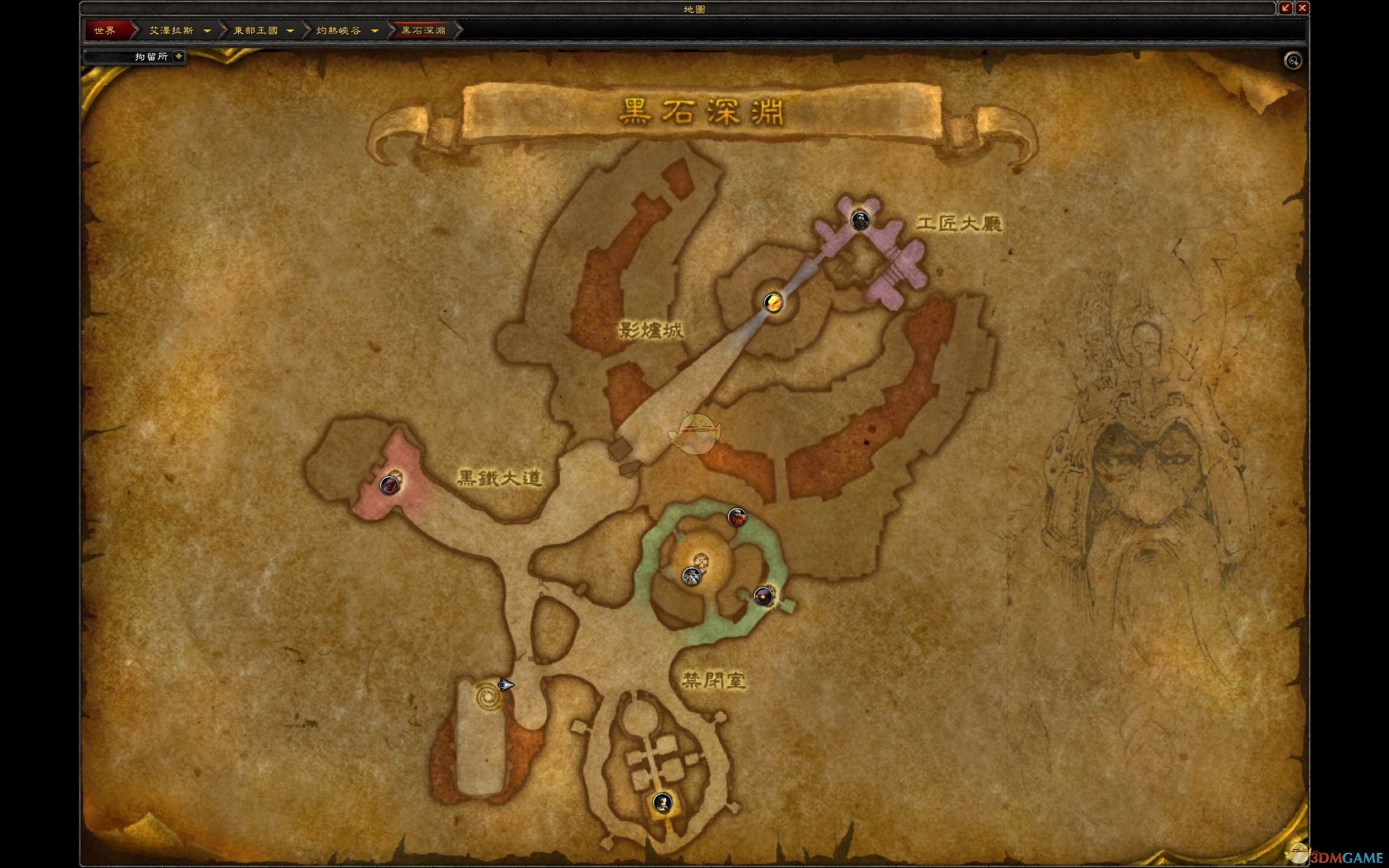Screen dimensions: 1389x868
Task: Choose the boss marker in the pink chamber
Action: (388, 485)
